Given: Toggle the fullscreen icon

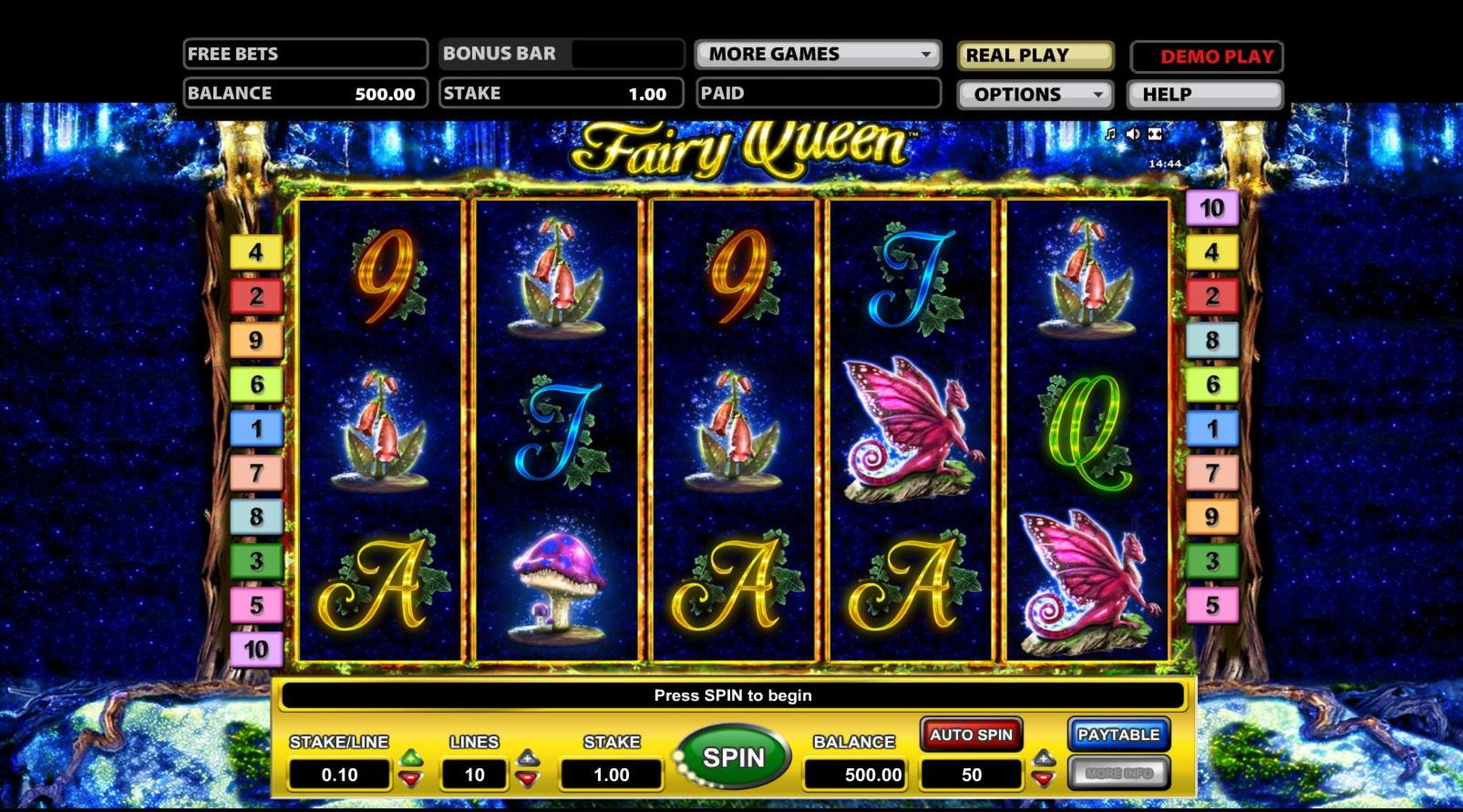Looking at the screenshot, I should click(x=1155, y=134).
